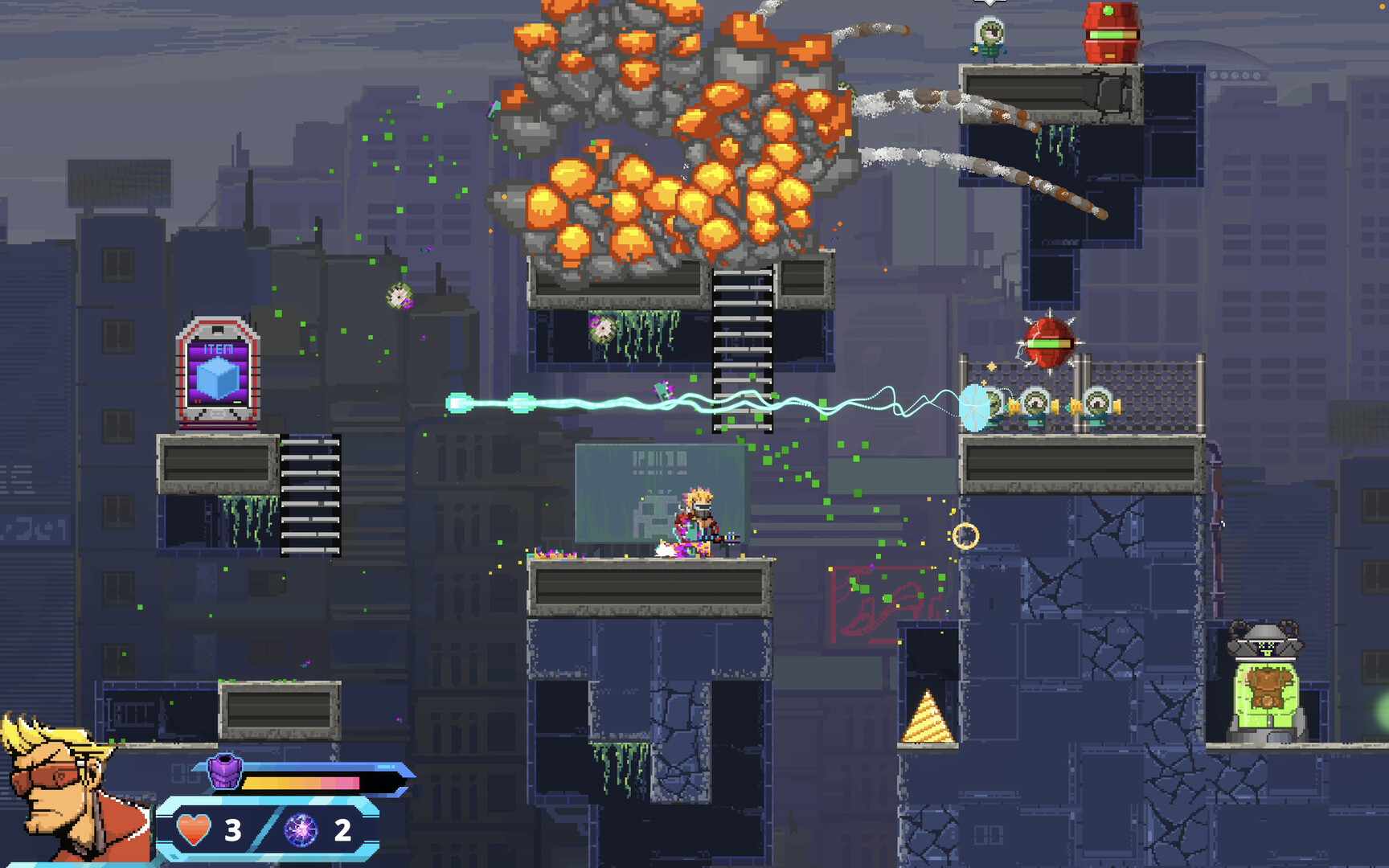
Task: Toggle the green light on the ITEM machine screen
Action: pos(237,402)
